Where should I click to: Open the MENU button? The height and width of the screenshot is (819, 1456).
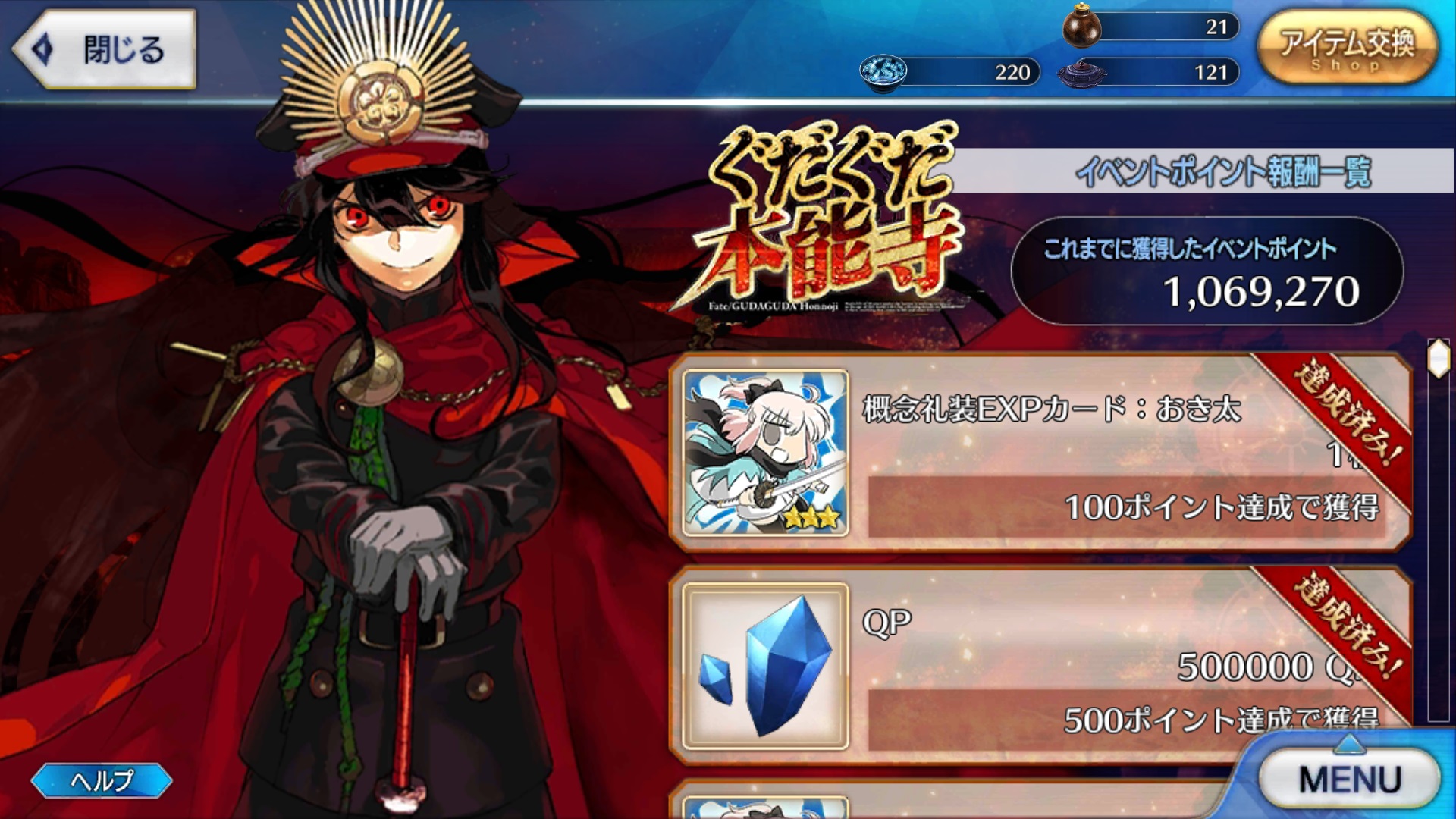click(1349, 779)
